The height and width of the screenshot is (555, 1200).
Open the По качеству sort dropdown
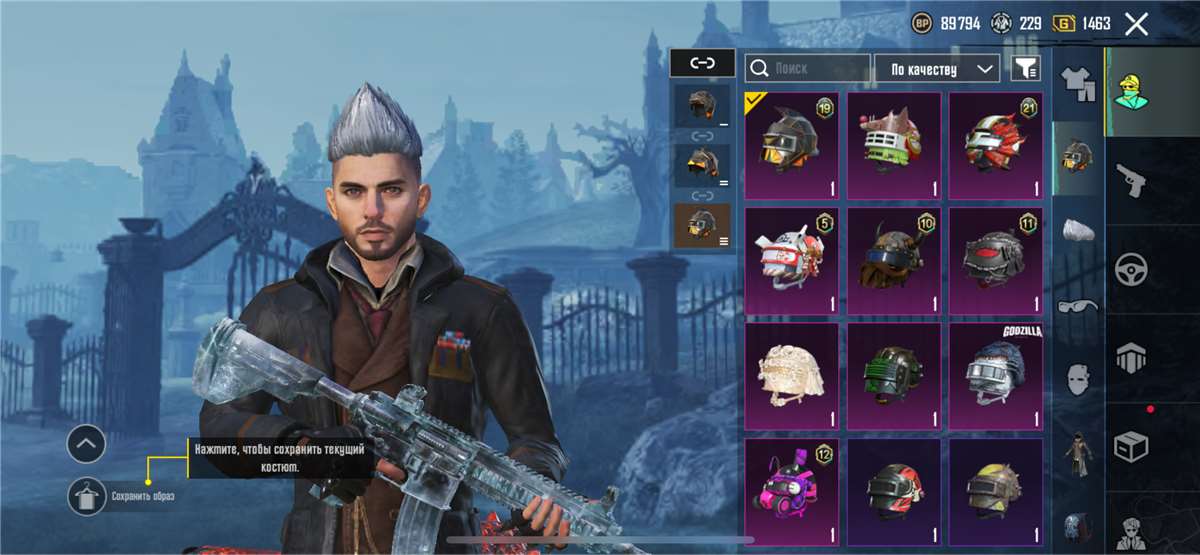(x=936, y=68)
